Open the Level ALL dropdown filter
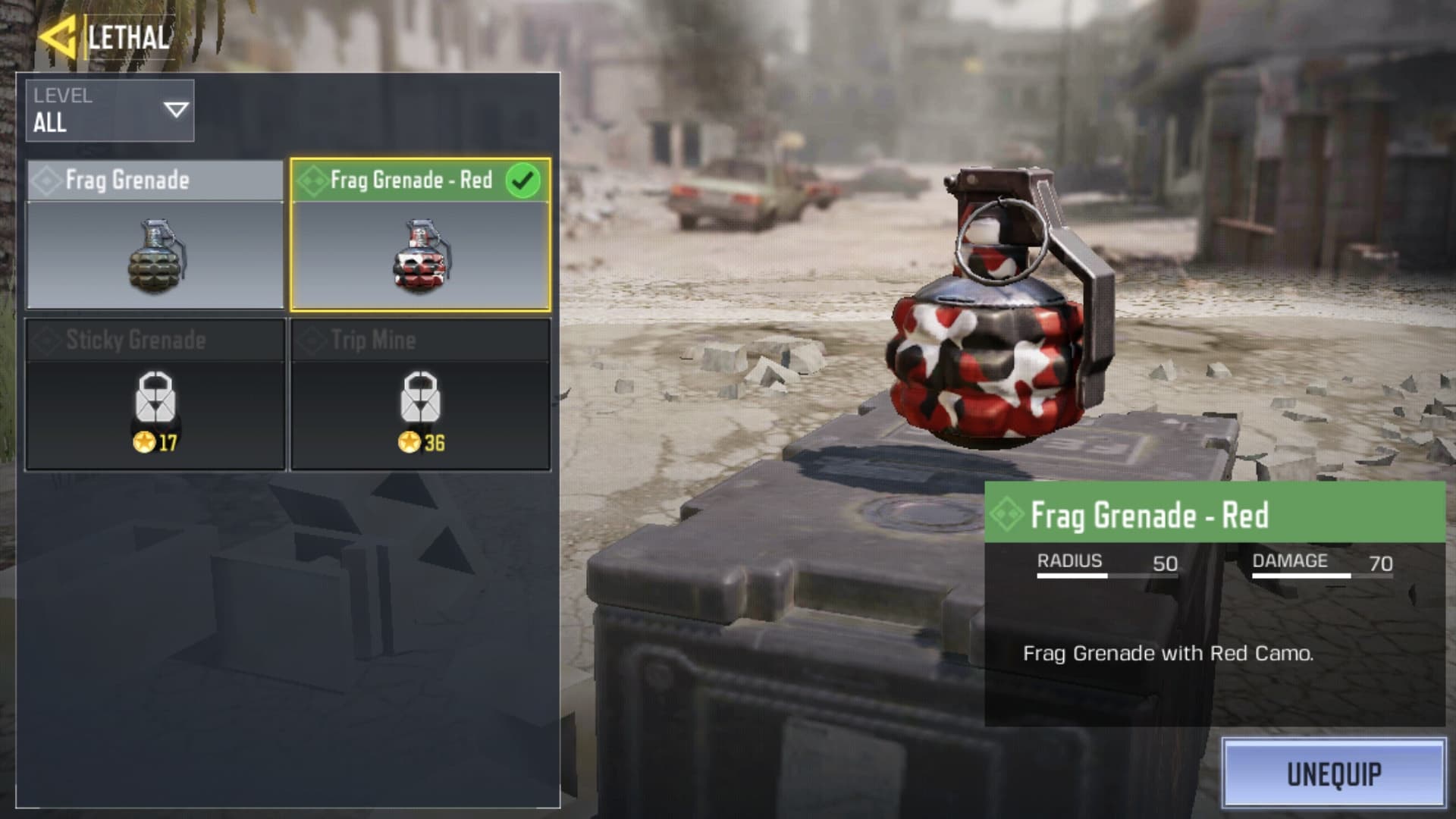The height and width of the screenshot is (819, 1456). coord(110,111)
